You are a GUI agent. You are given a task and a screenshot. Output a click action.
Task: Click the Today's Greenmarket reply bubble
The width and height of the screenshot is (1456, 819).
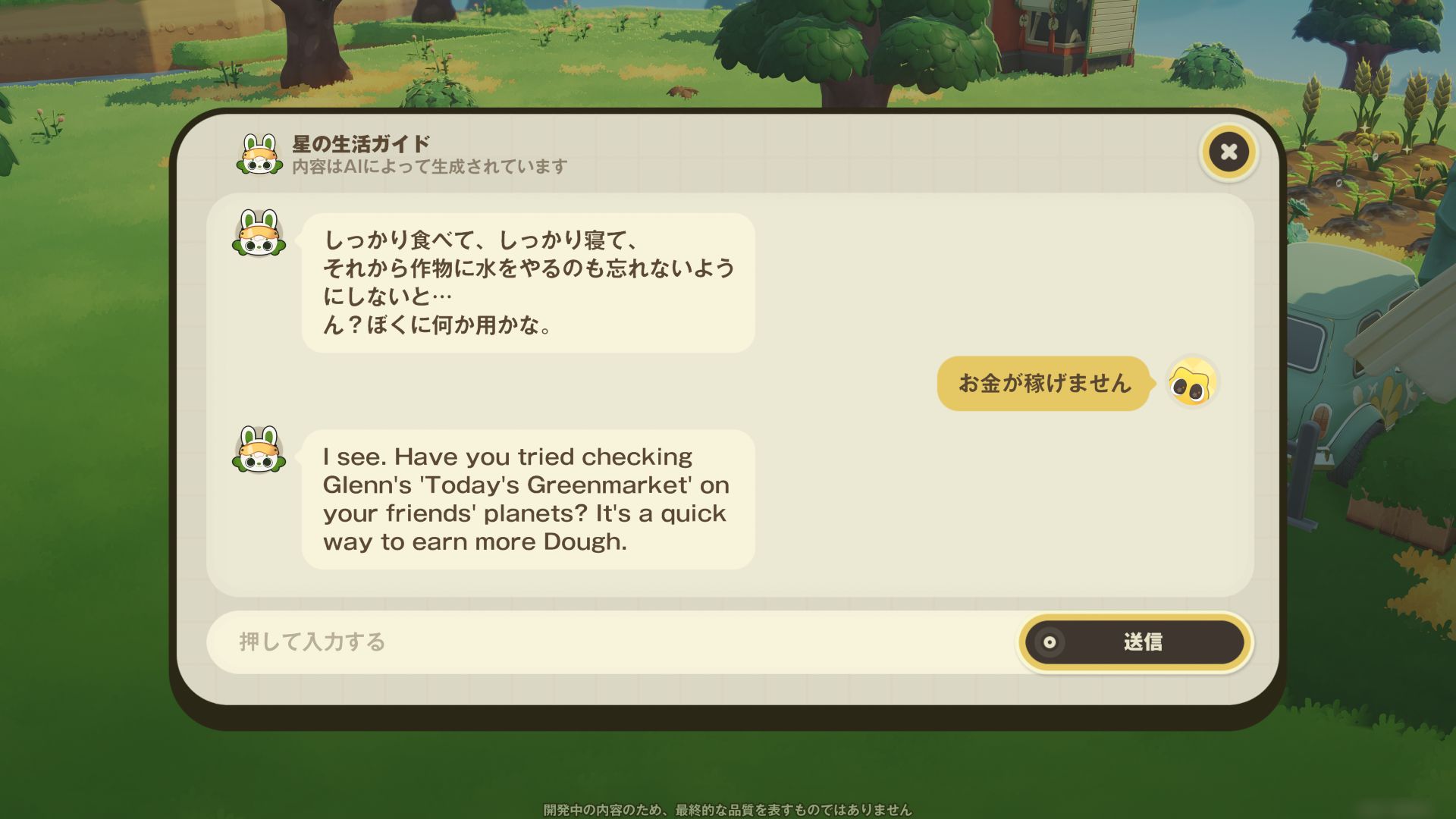pos(526,498)
